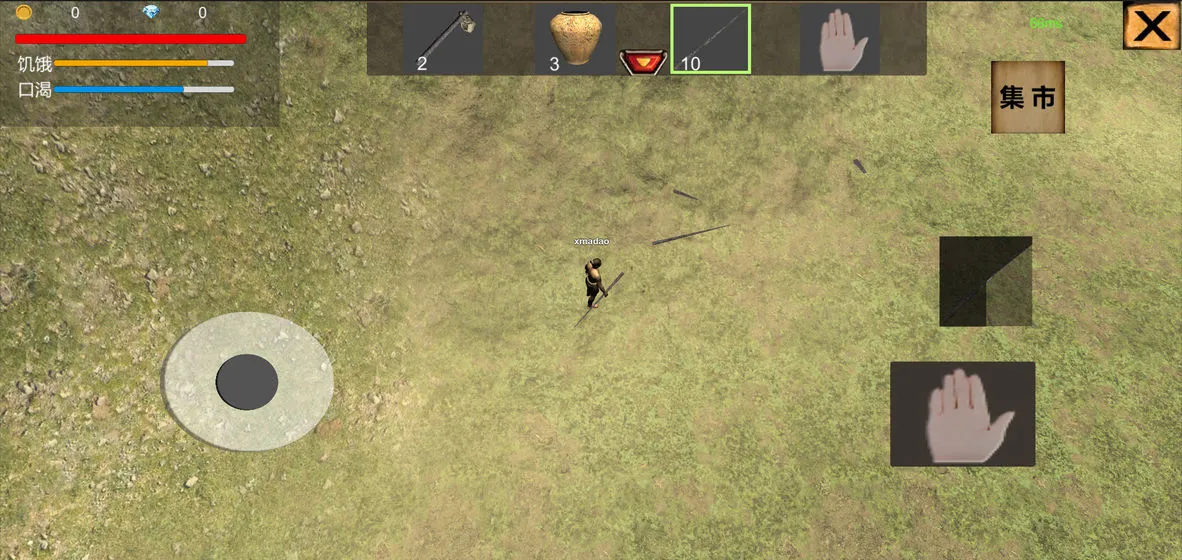Choose the highlighted spear slot with 10
Image resolution: width=1182 pixels, height=560 pixels.
pyautogui.click(x=710, y=40)
